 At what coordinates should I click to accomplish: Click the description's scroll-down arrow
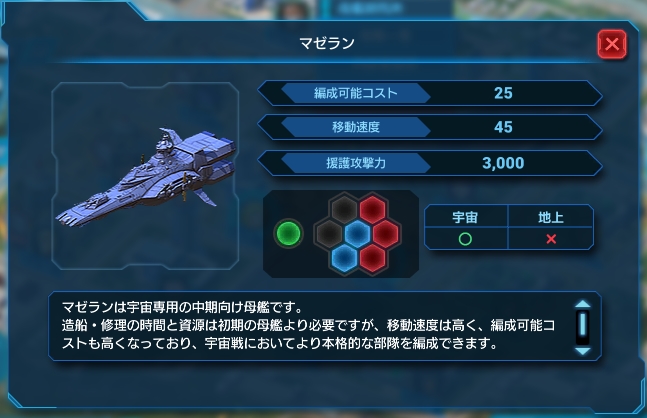(x=582, y=350)
